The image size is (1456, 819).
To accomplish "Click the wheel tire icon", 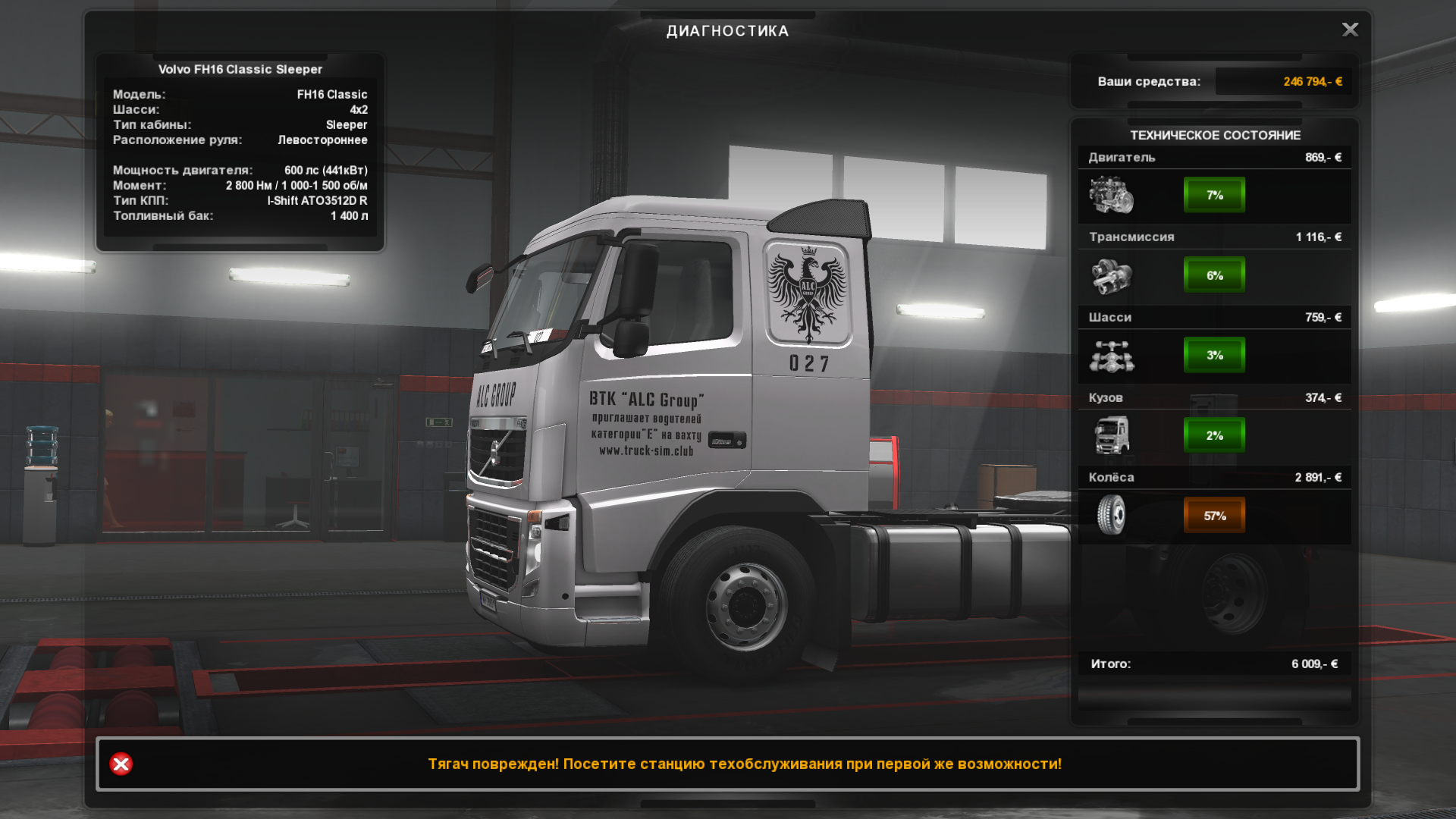I will point(1111,515).
